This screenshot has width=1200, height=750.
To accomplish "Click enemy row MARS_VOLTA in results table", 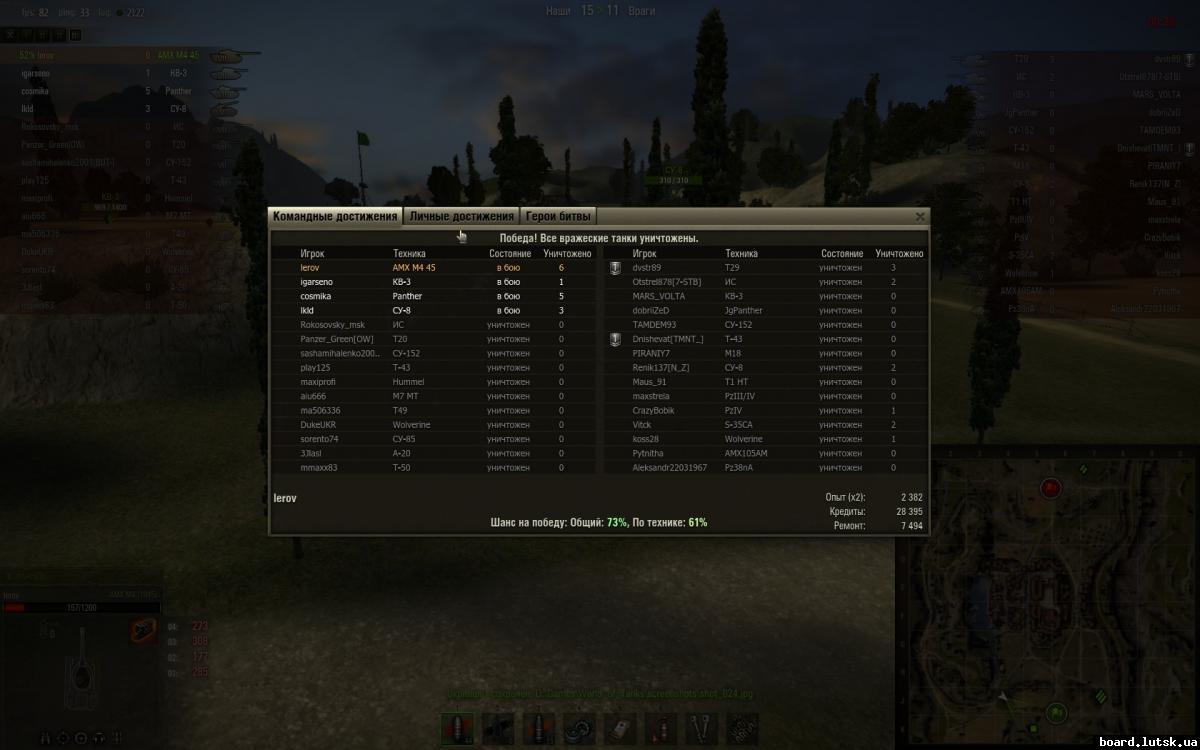I will (760, 296).
